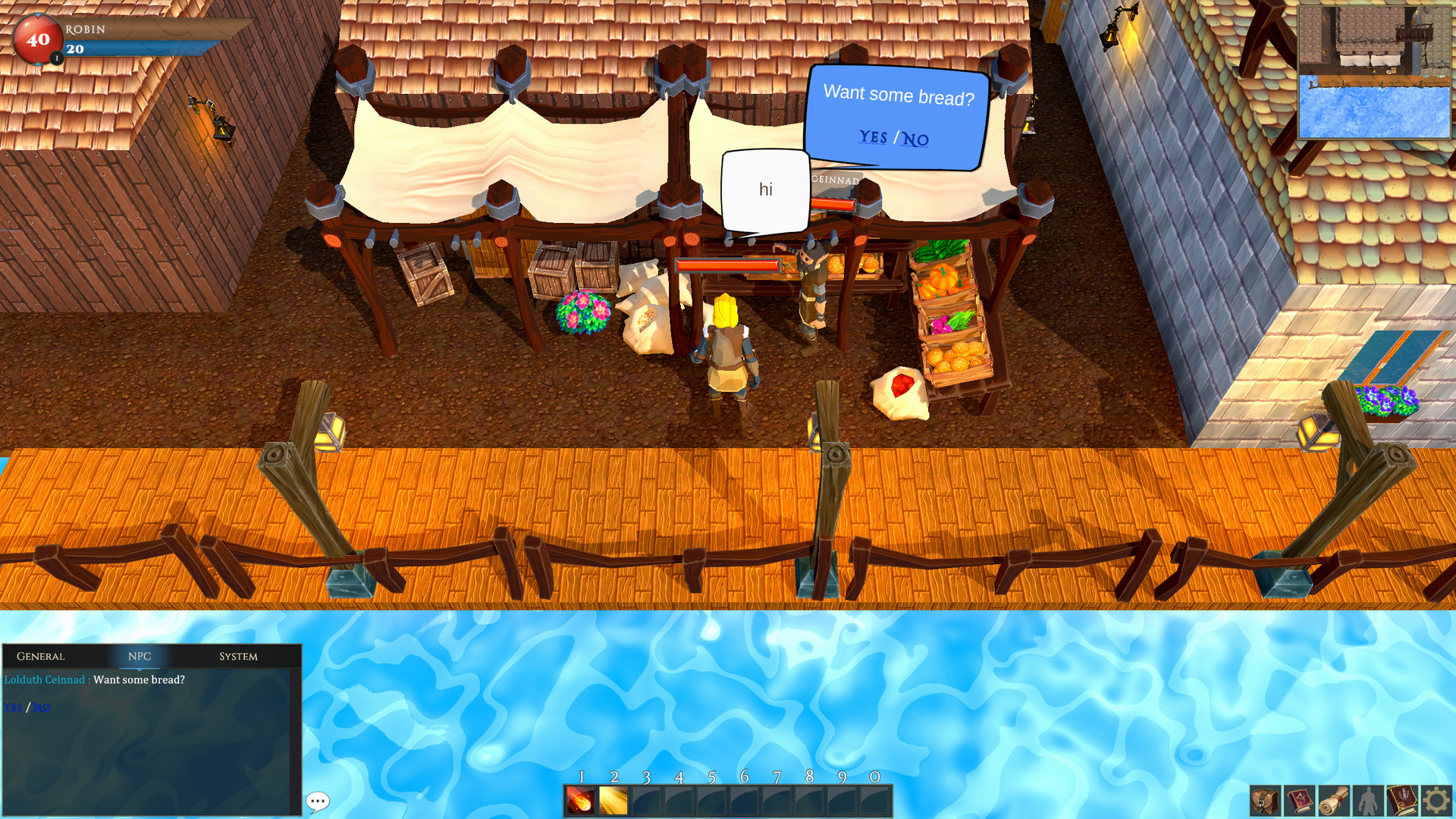Select the light spell in hotbar slot 2
The image size is (1456, 819).
[x=613, y=799]
